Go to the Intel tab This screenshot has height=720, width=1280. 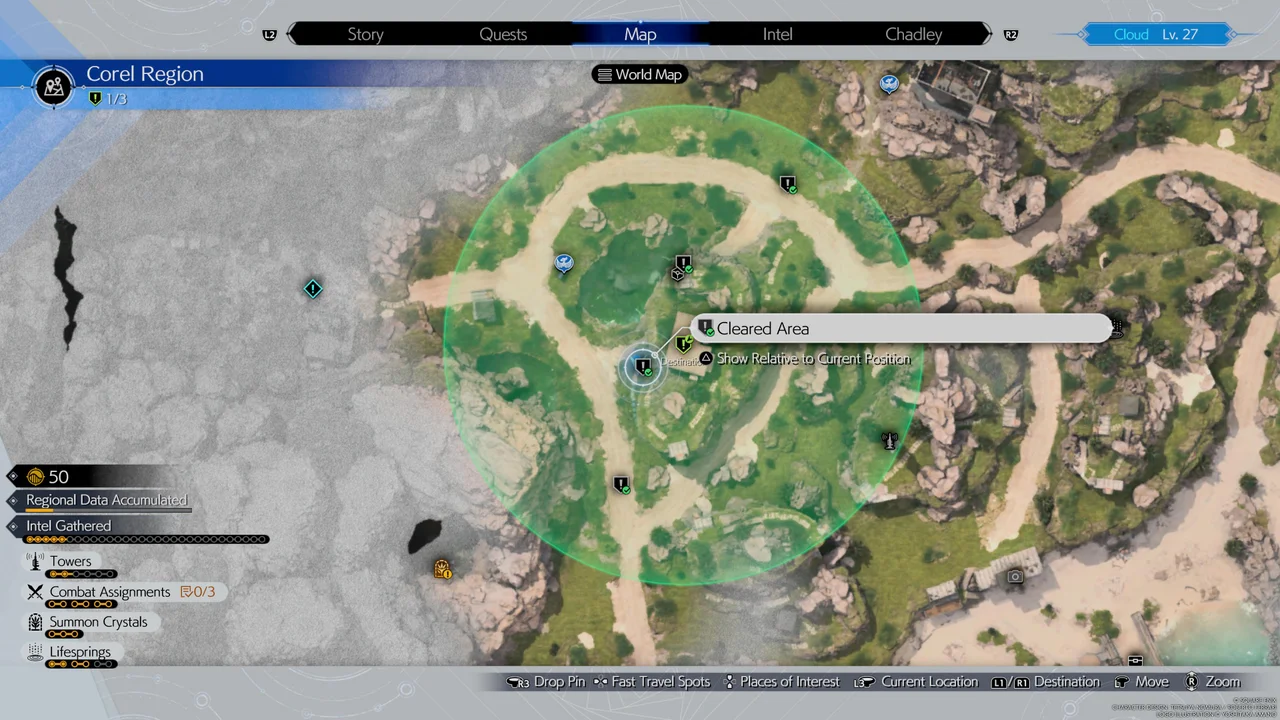[777, 34]
